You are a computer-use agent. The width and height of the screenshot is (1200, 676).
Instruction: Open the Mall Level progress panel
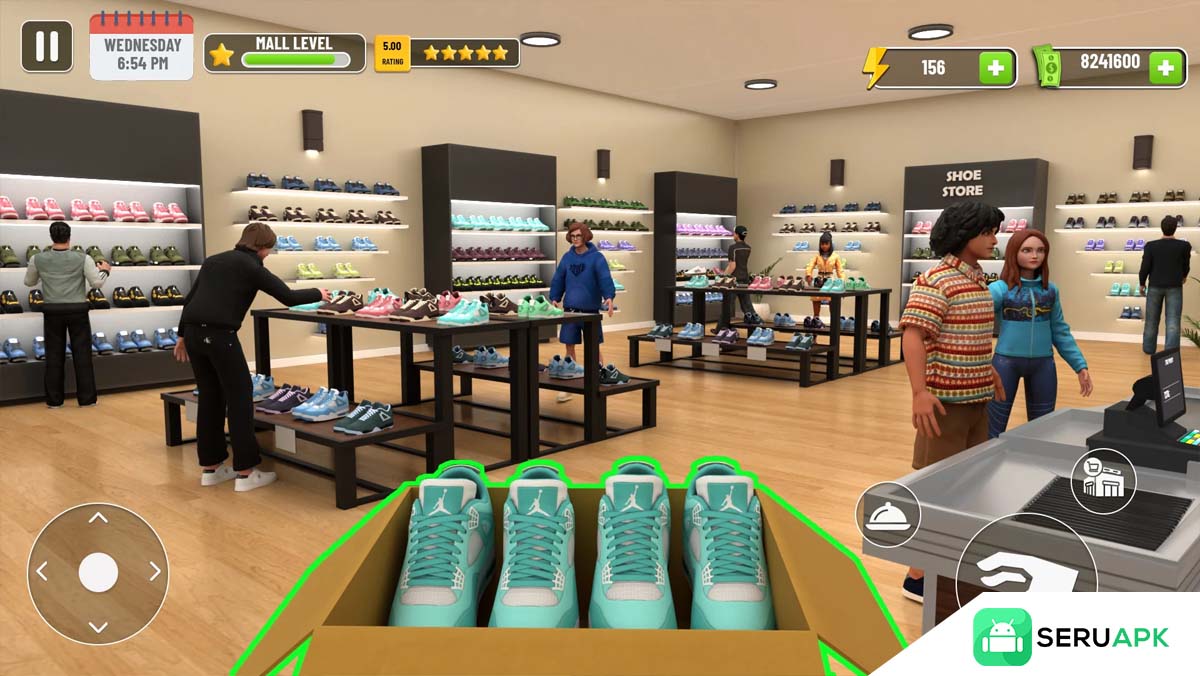point(285,53)
